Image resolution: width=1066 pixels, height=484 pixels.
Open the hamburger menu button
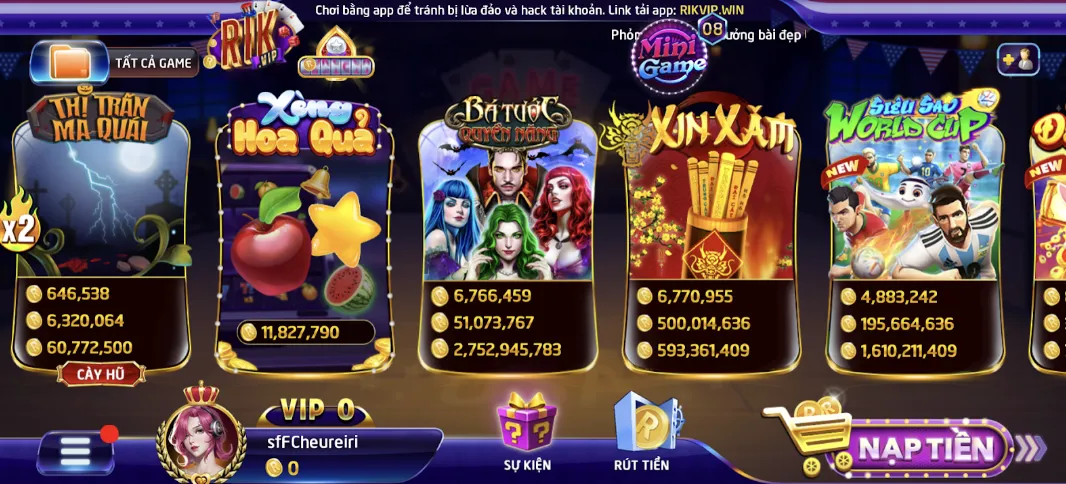point(76,452)
